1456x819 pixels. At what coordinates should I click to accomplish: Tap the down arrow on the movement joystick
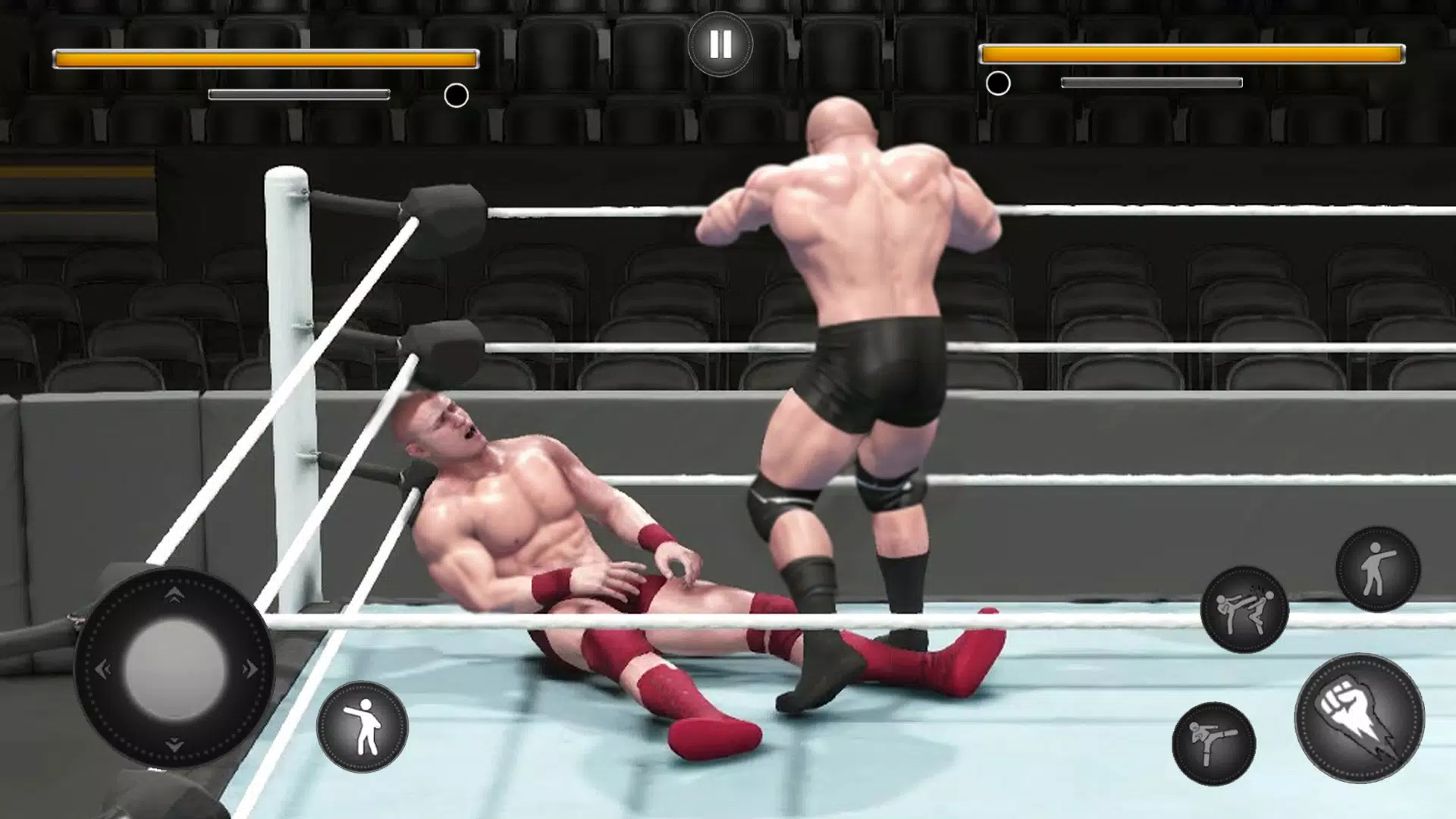pos(174,745)
